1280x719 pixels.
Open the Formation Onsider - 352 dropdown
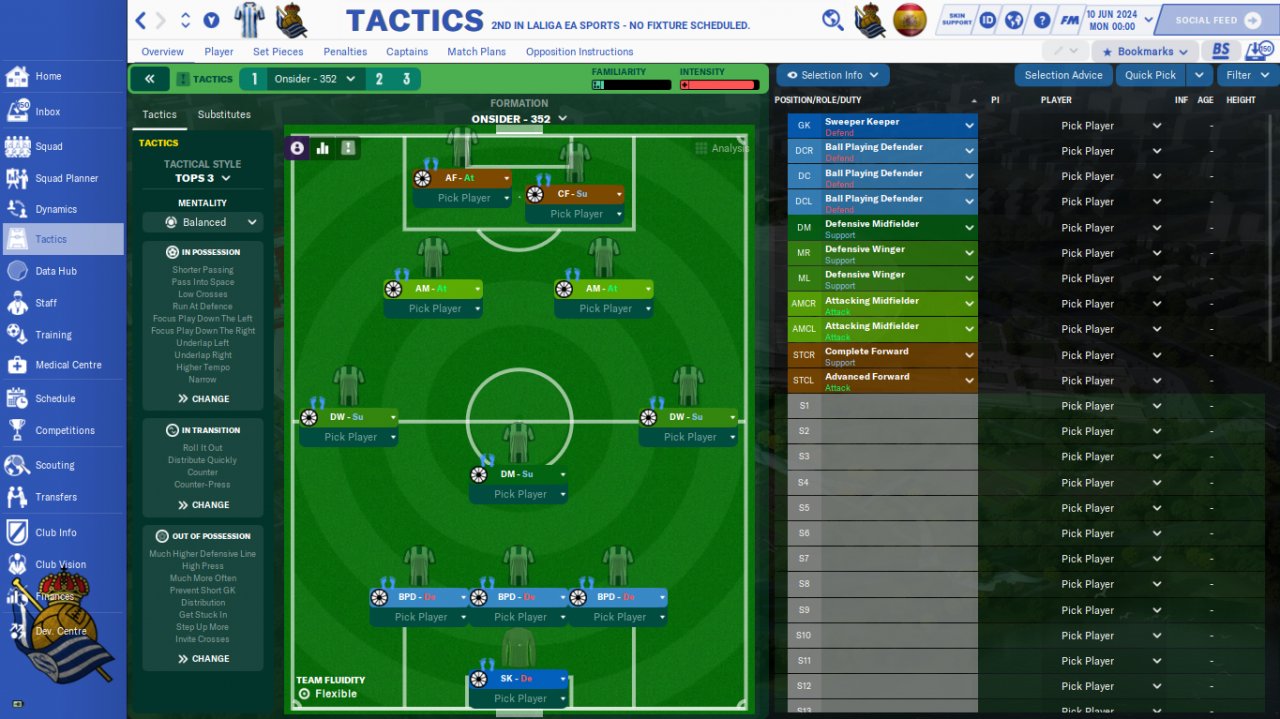click(x=519, y=119)
